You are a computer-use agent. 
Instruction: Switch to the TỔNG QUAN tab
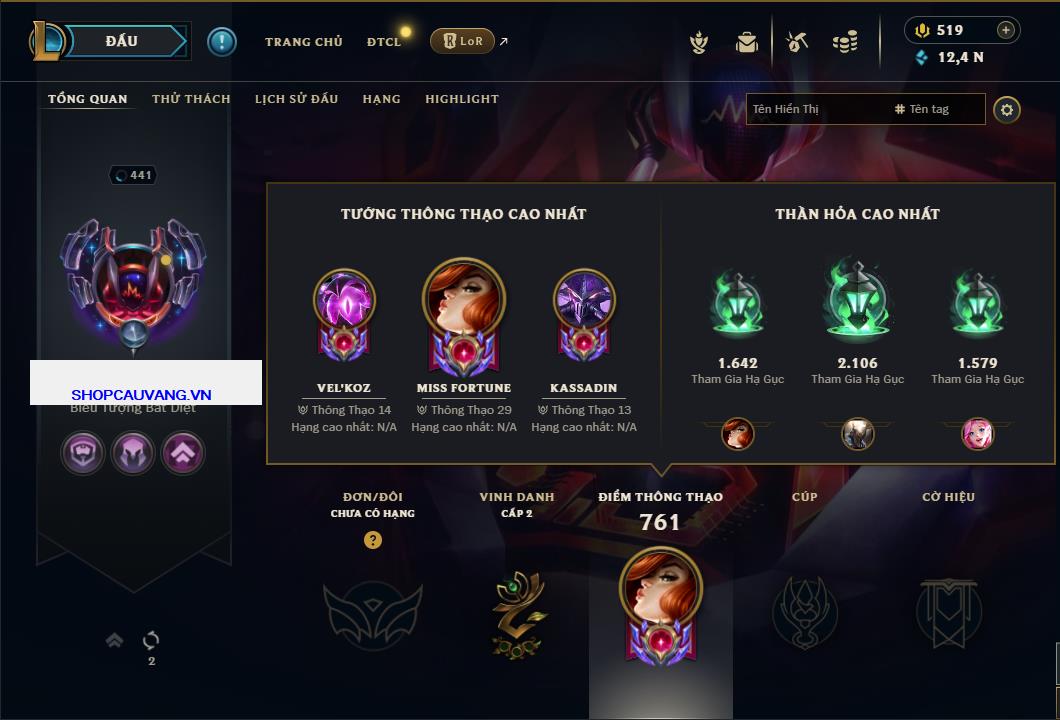(88, 99)
